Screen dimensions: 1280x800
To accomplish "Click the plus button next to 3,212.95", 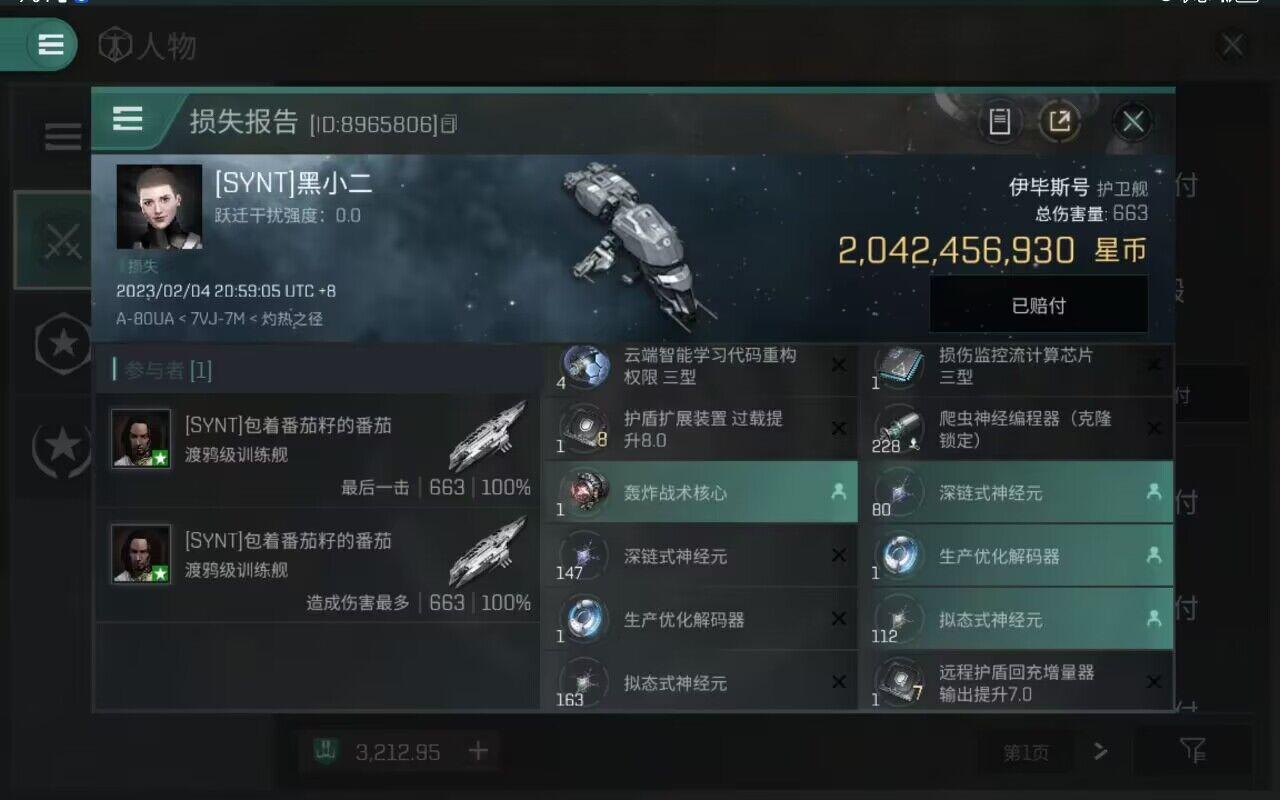I will coord(477,752).
